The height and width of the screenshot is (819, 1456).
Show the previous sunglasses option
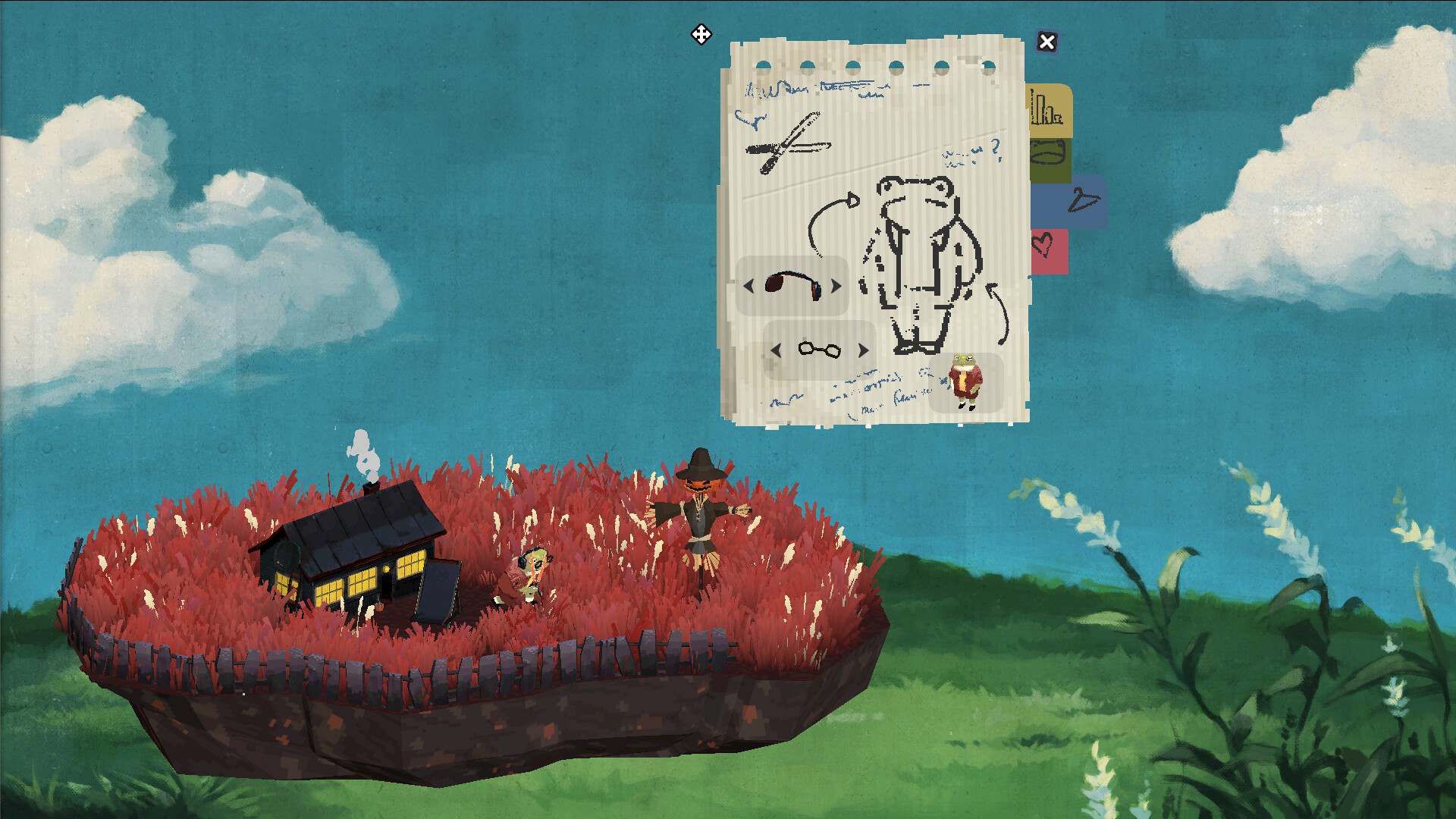click(749, 287)
